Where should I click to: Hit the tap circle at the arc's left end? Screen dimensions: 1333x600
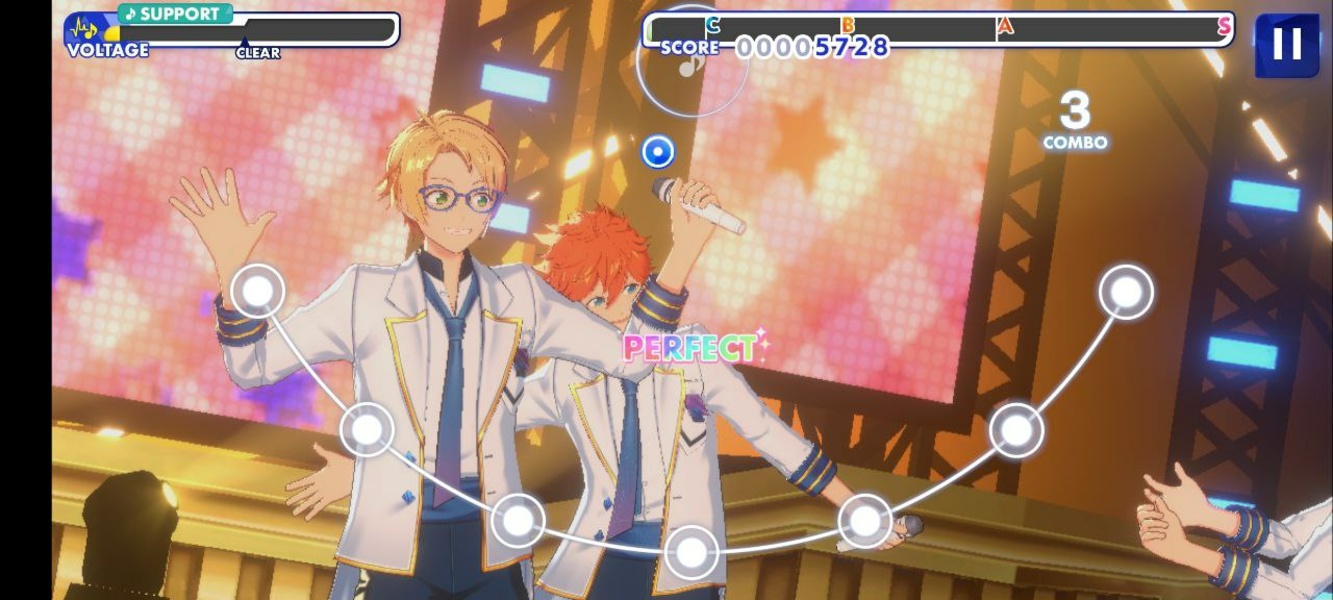coord(258,291)
